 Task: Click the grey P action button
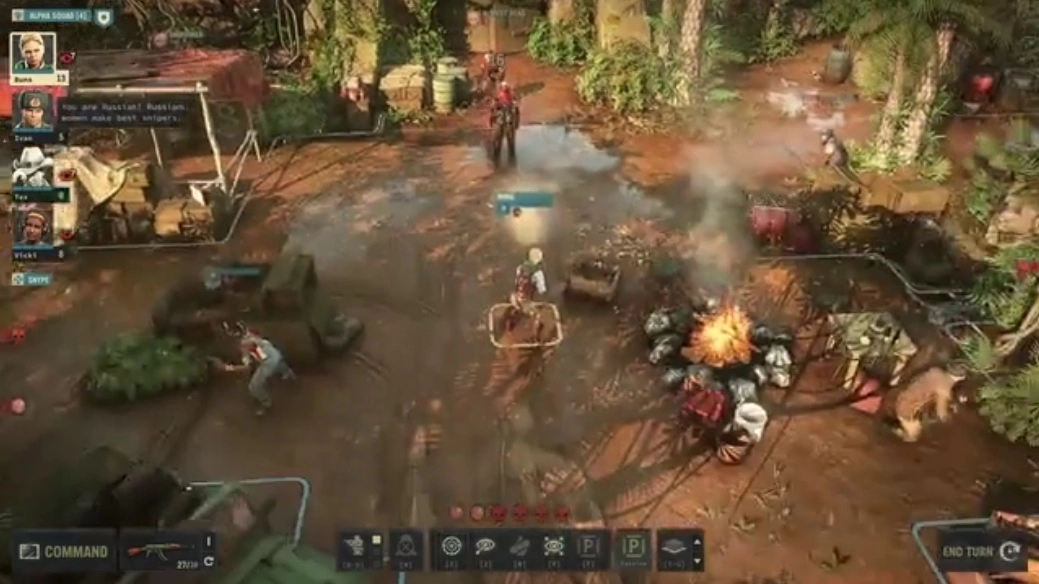click(589, 548)
